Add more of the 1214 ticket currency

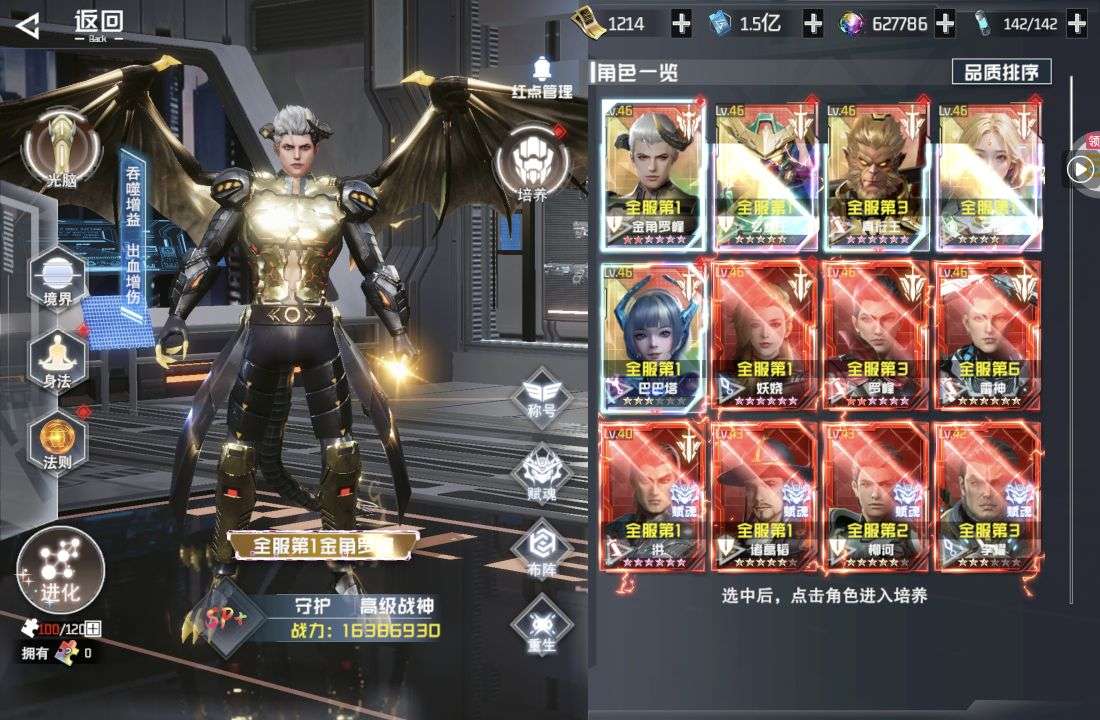(x=681, y=24)
